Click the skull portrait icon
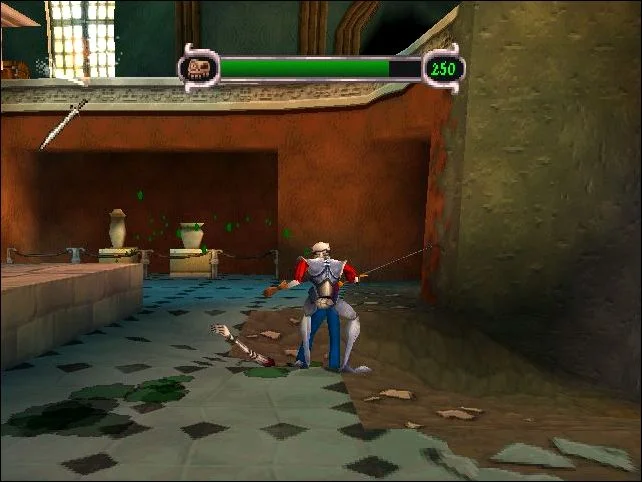The image size is (642, 482). coord(198,69)
